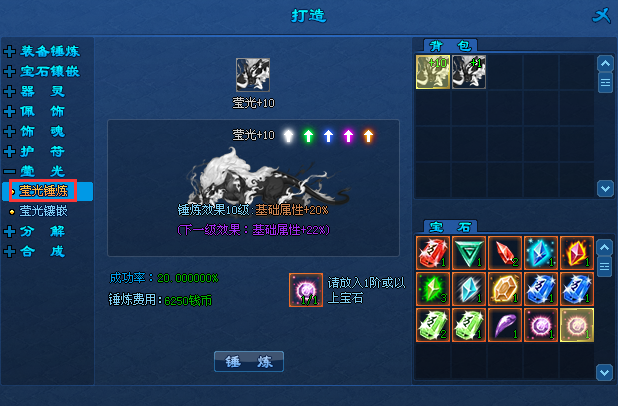618x406 pixels.
Task: Select the 萤光+10 item at top center
Action: point(252,74)
